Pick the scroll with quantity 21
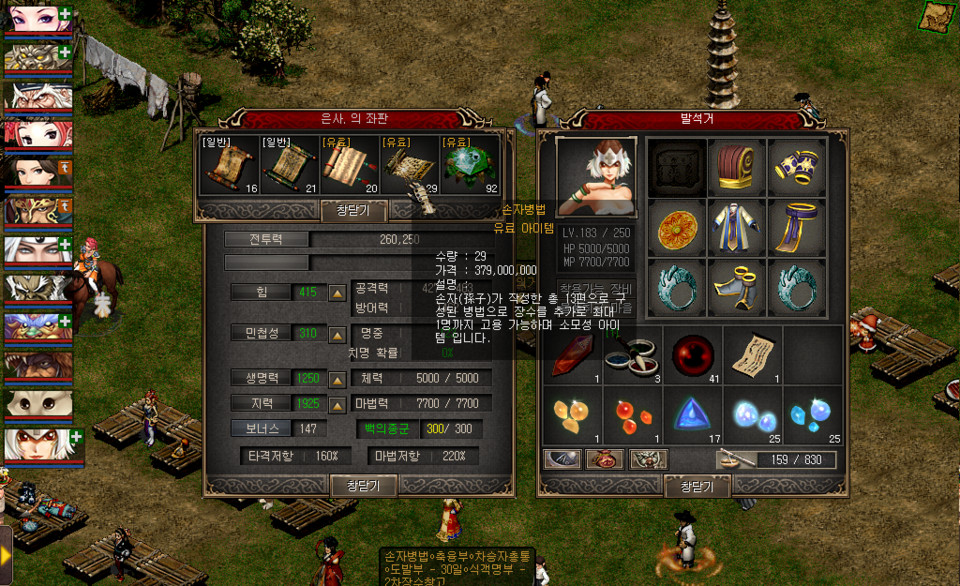The width and height of the screenshot is (960, 586). (289, 167)
